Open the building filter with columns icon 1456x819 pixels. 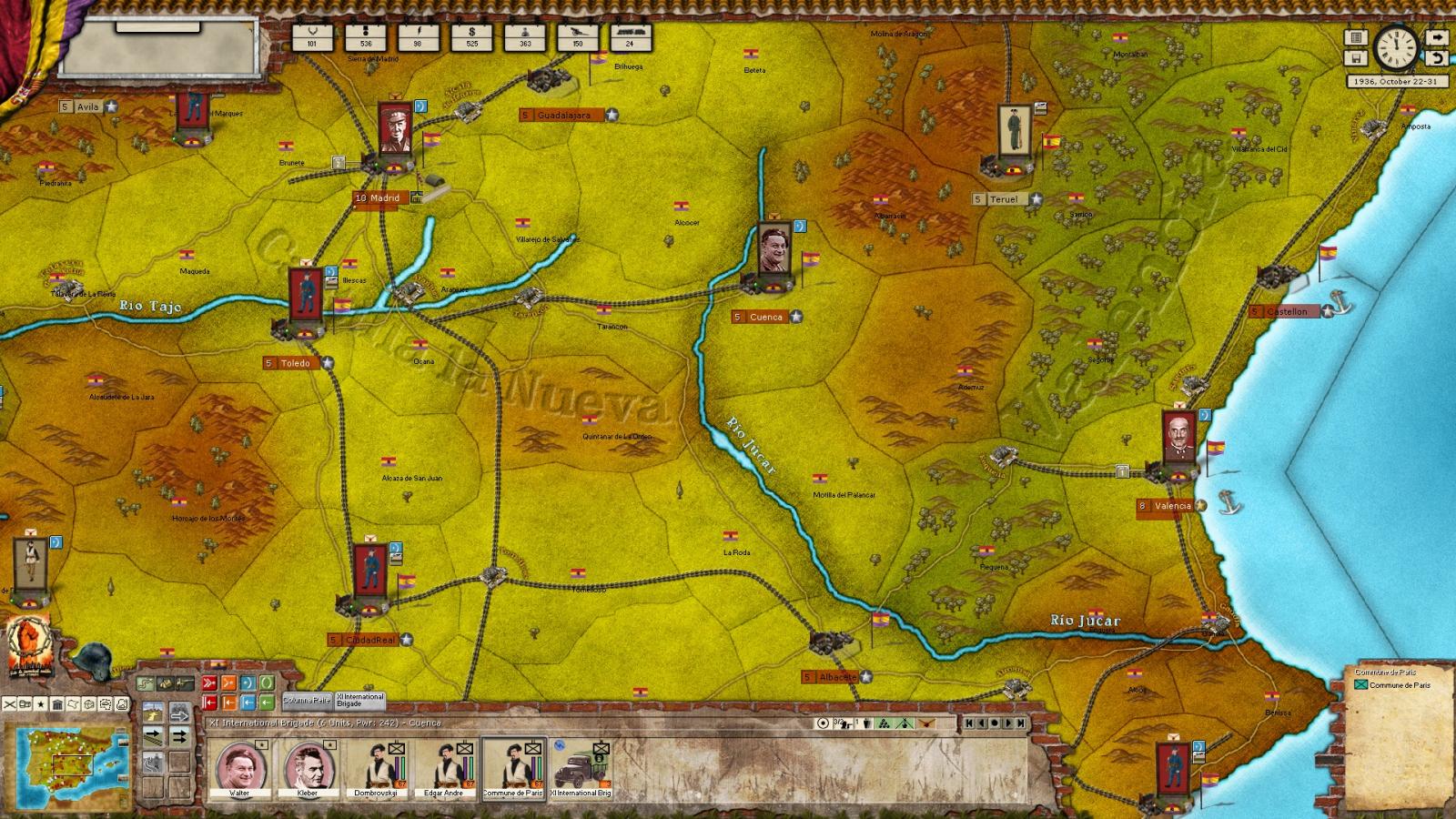(56, 704)
